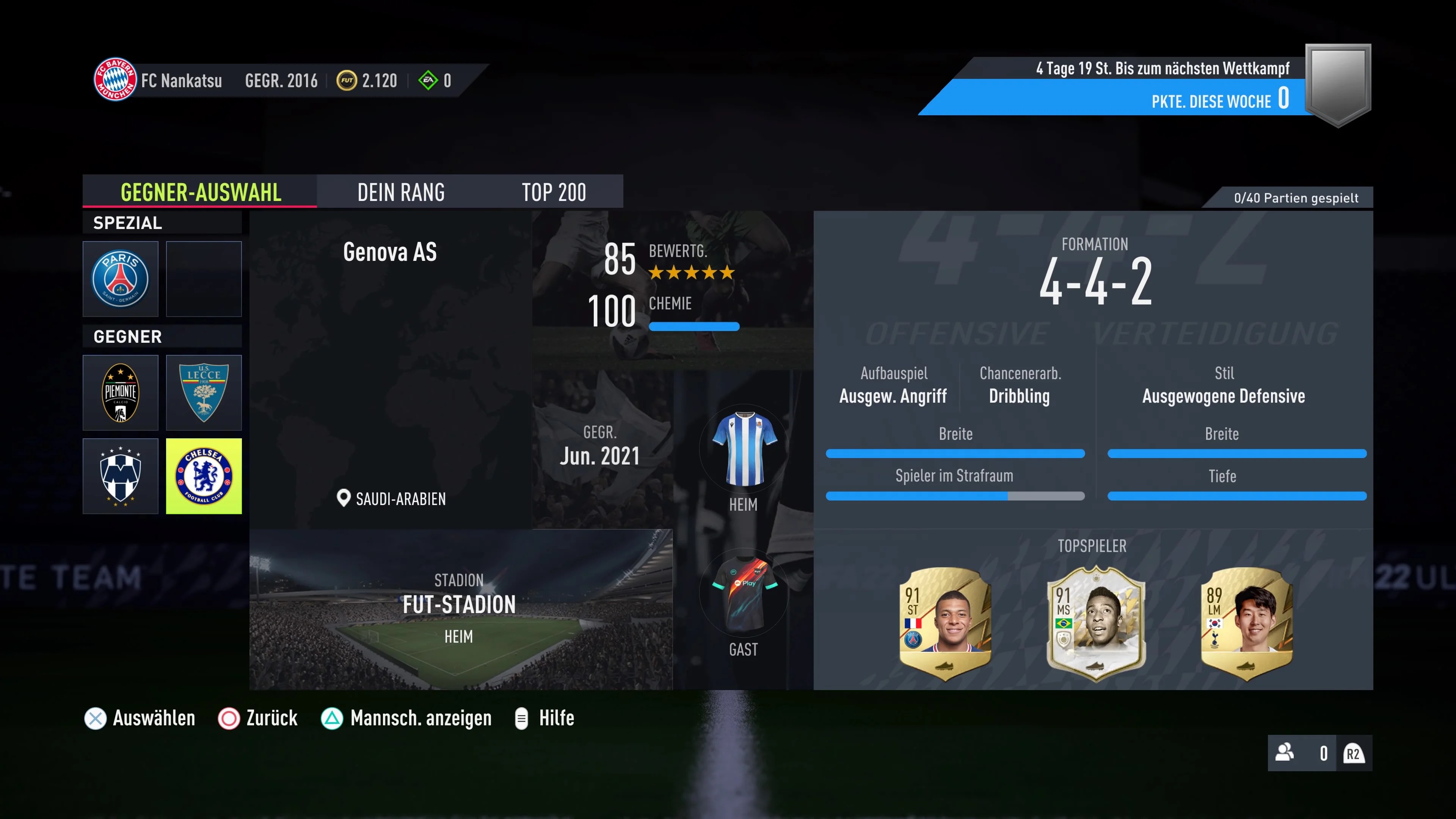The image size is (1456, 819).
Task: Select the Paris Saint-Germain spezial badge
Action: 121,279
